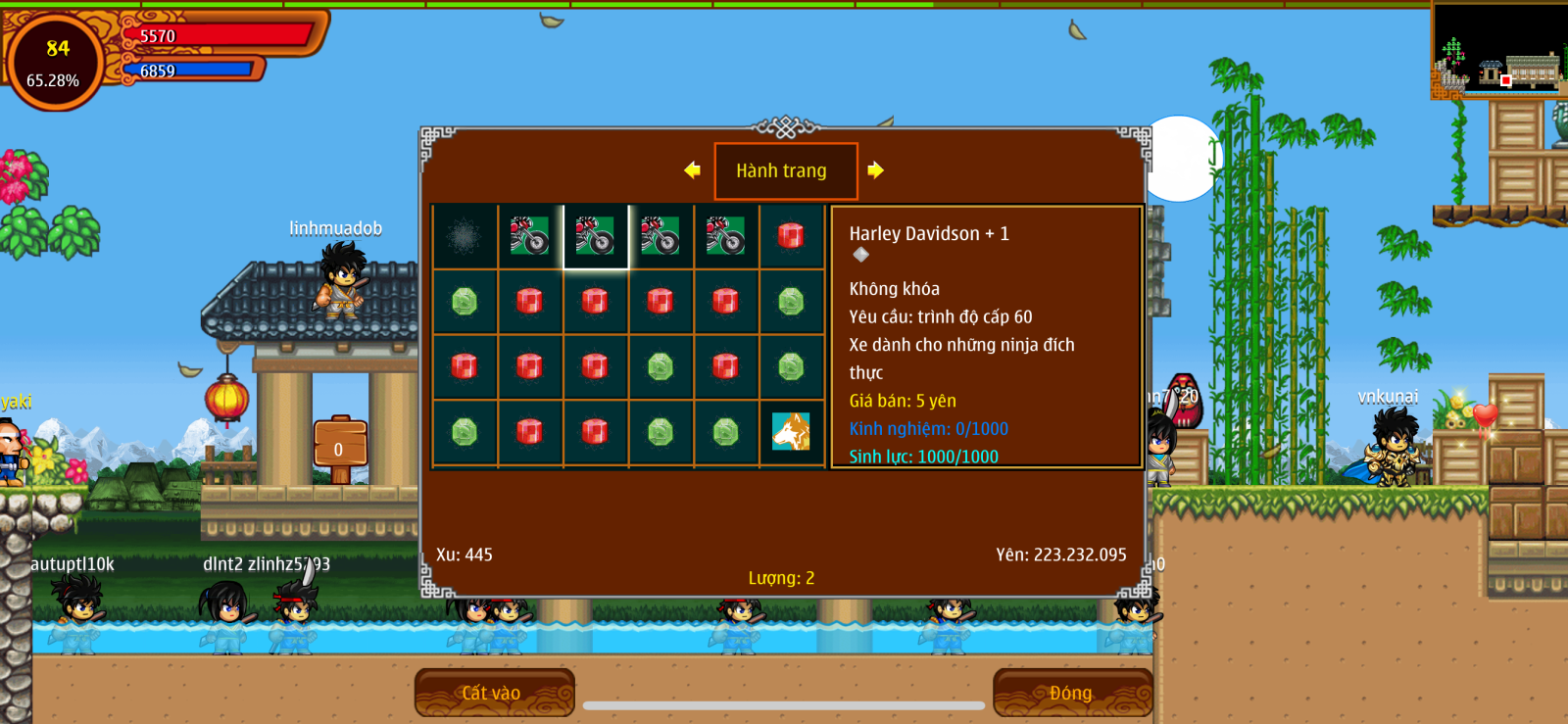Click the Cất vào button

(x=493, y=693)
